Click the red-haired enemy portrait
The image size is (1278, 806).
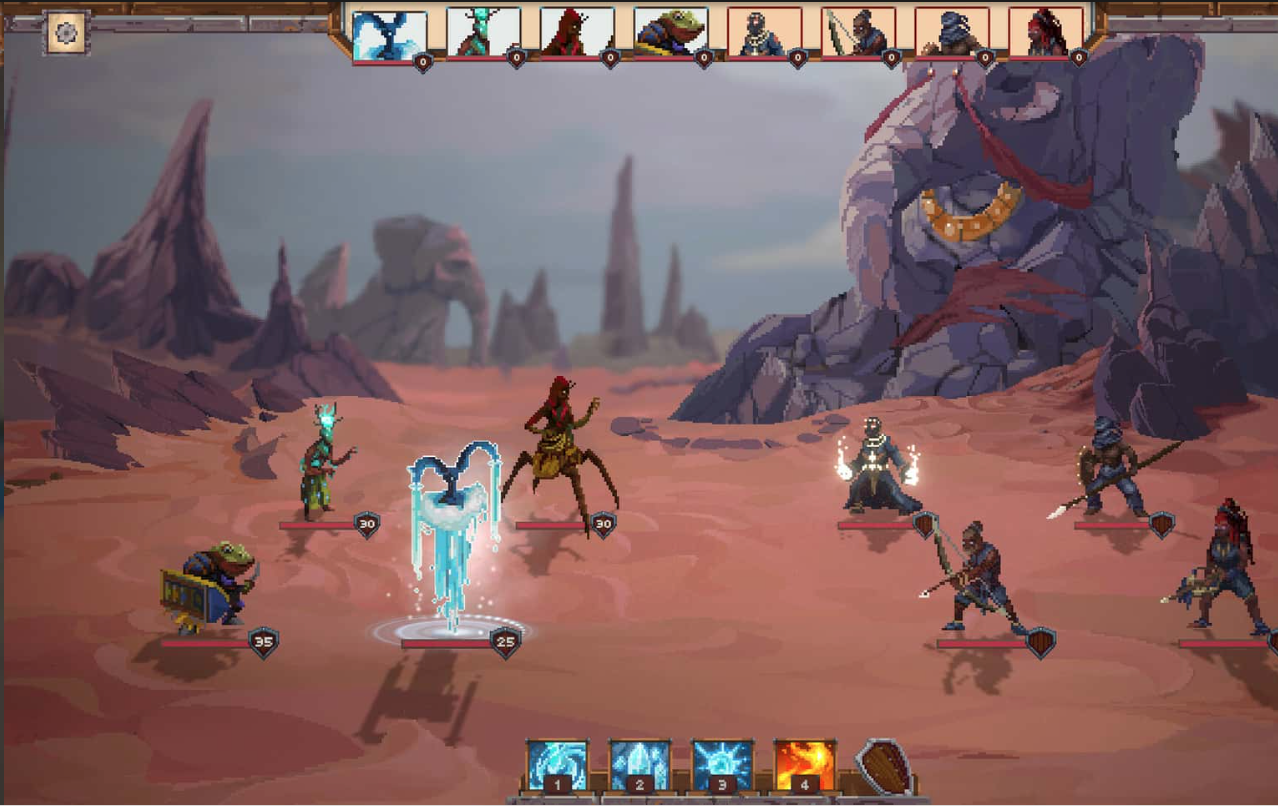pos(1046,33)
